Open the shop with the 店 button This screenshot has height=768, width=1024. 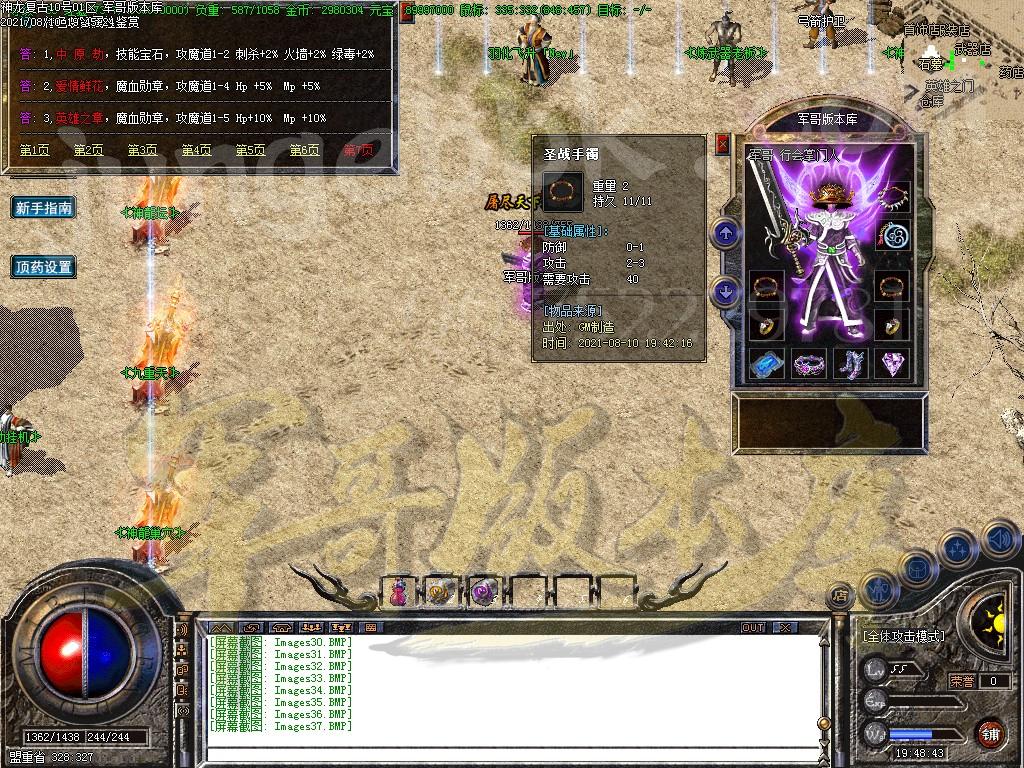coord(840,596)
